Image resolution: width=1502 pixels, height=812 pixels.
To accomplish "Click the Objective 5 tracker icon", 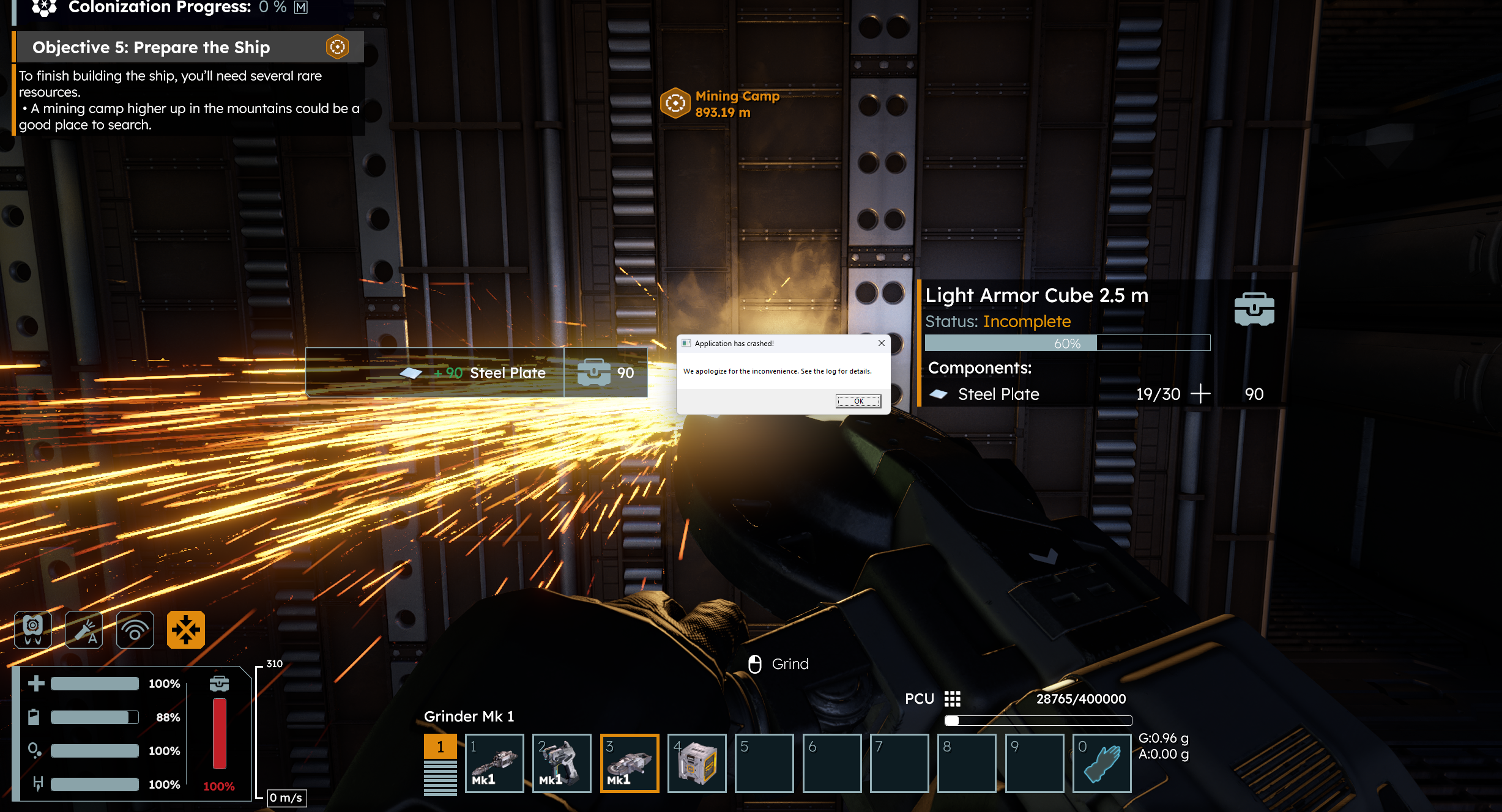I will tap(337, 47).
